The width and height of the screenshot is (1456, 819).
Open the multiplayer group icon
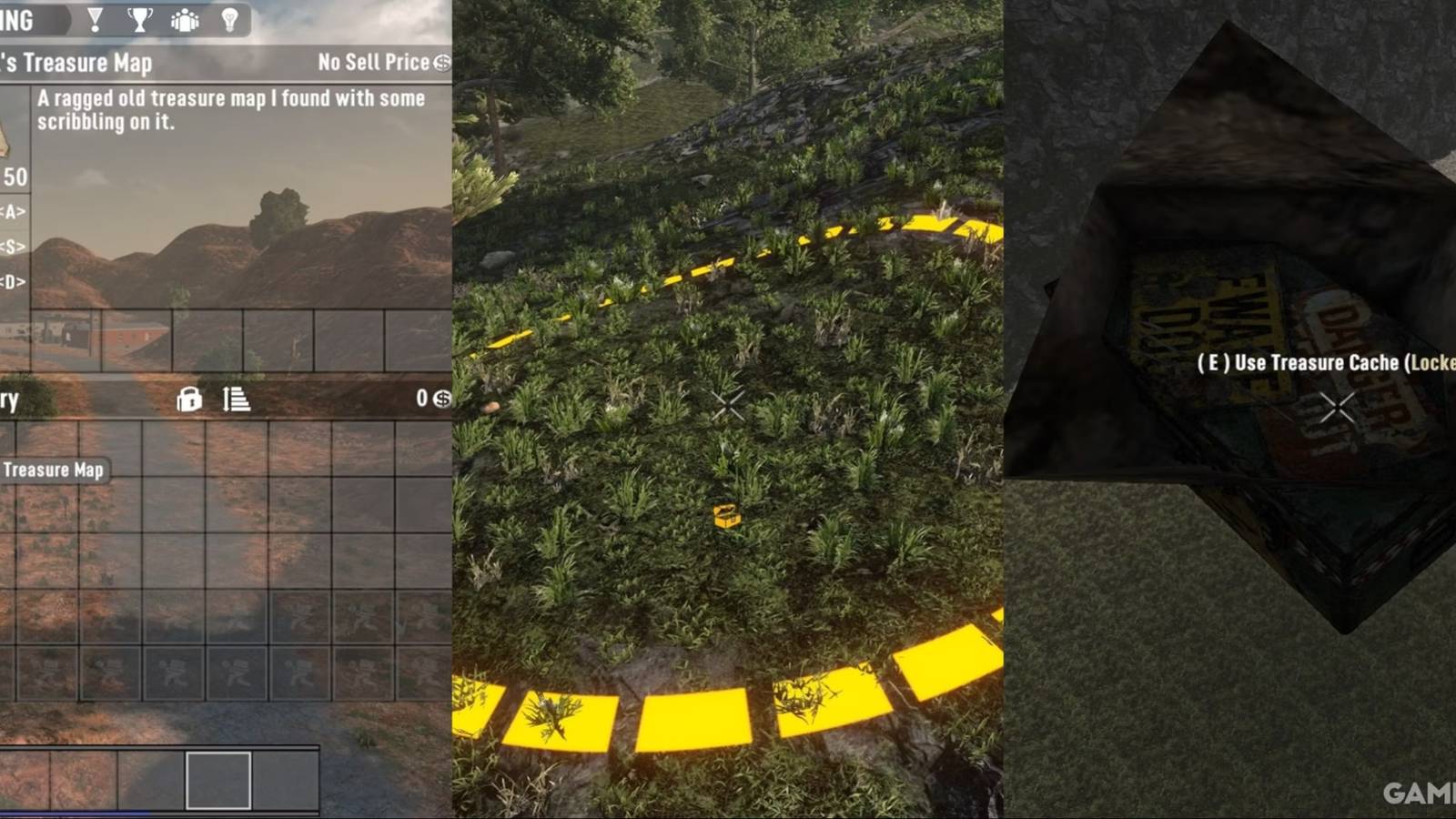[x=183, y=20]
